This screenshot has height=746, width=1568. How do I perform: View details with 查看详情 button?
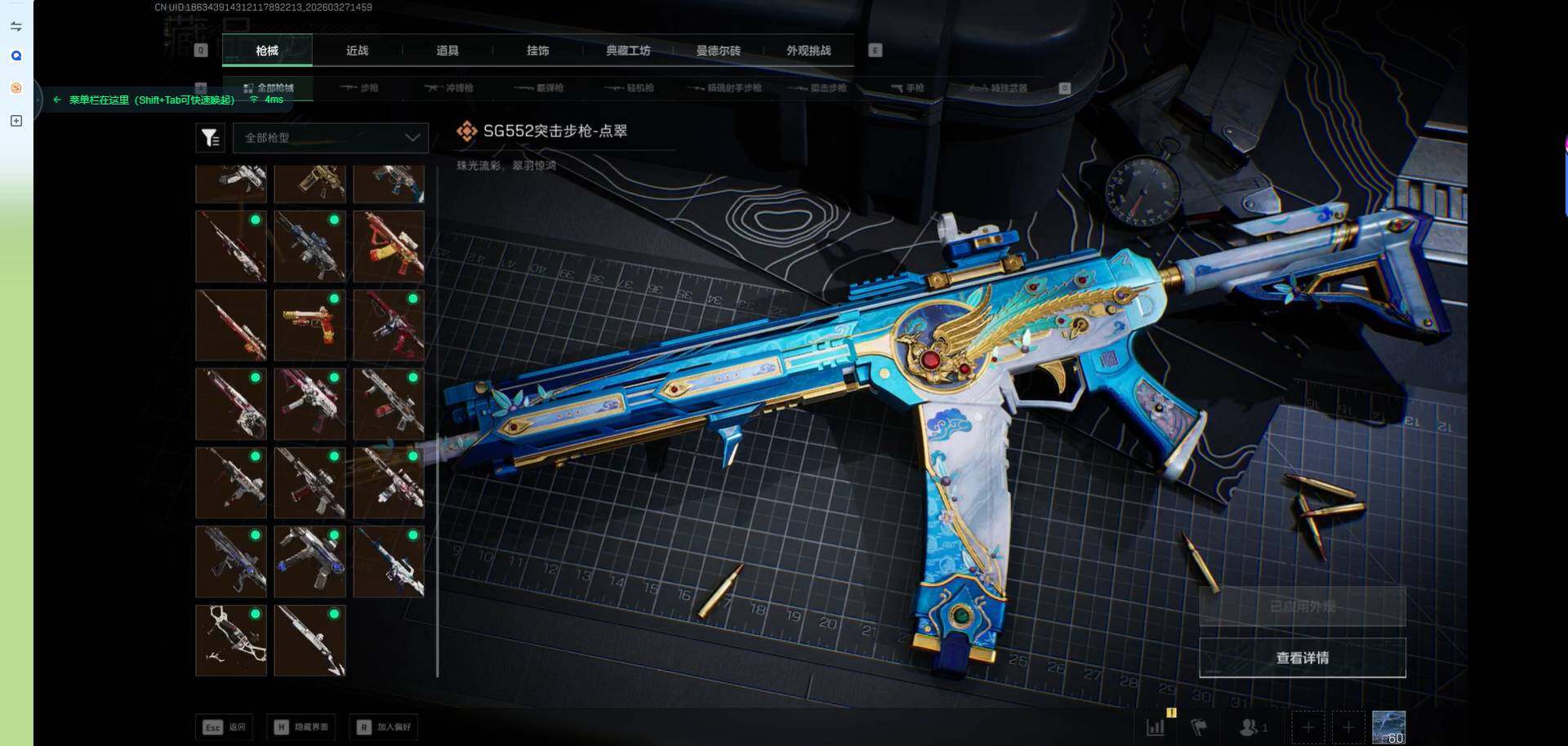[1302, 658]
